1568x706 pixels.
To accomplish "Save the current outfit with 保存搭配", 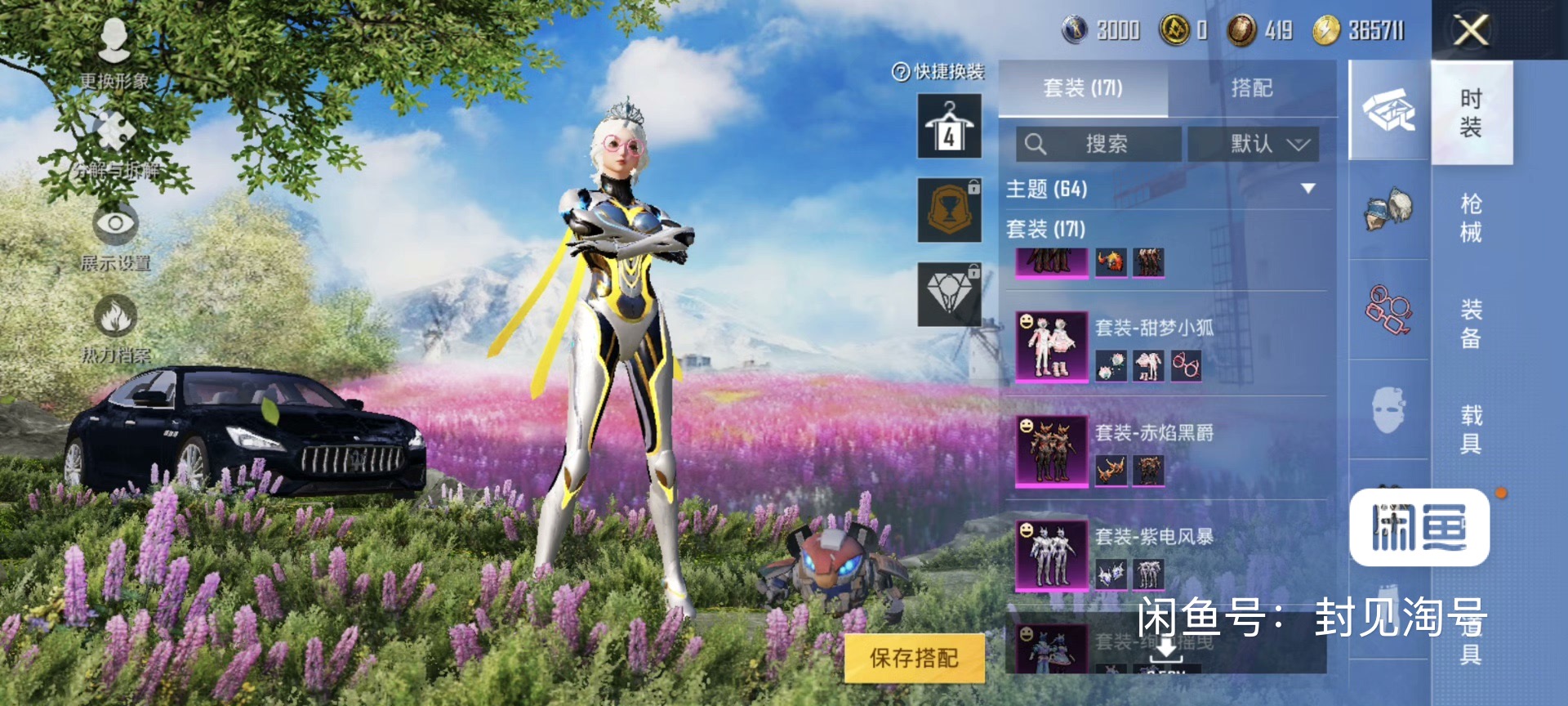I will 914,658.
